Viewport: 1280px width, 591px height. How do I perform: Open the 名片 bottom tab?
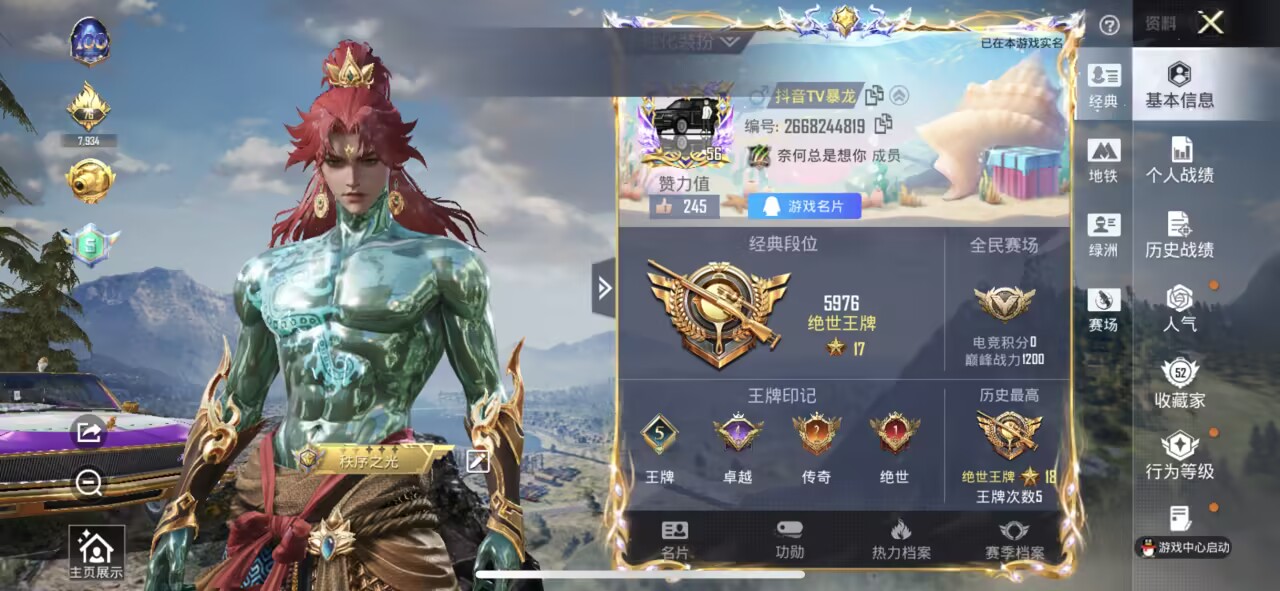click(675, 539)
